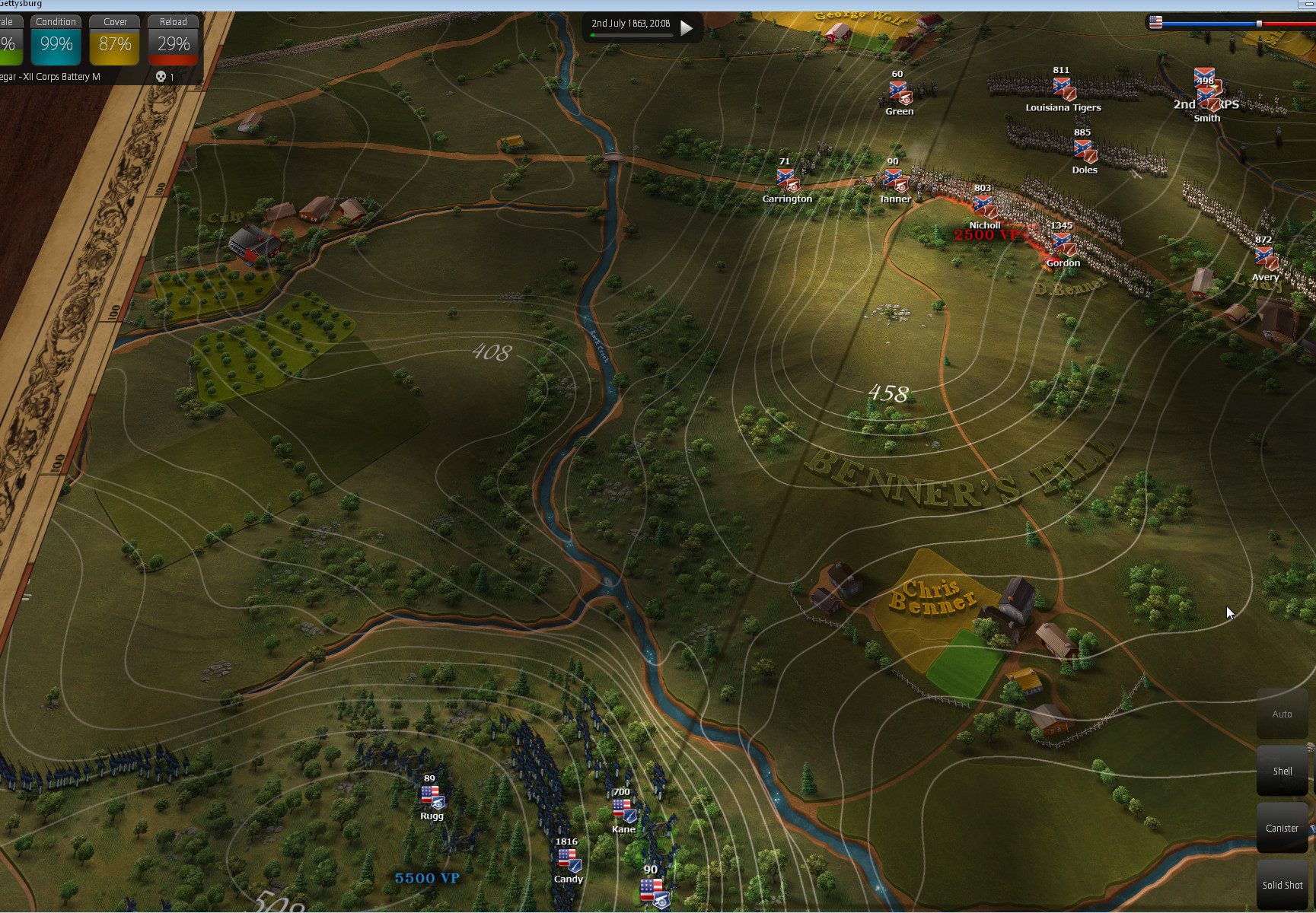This screenshot has height=913, width=1316.
Task: Click the play button beside the date
Action: [x=687, y=28]
